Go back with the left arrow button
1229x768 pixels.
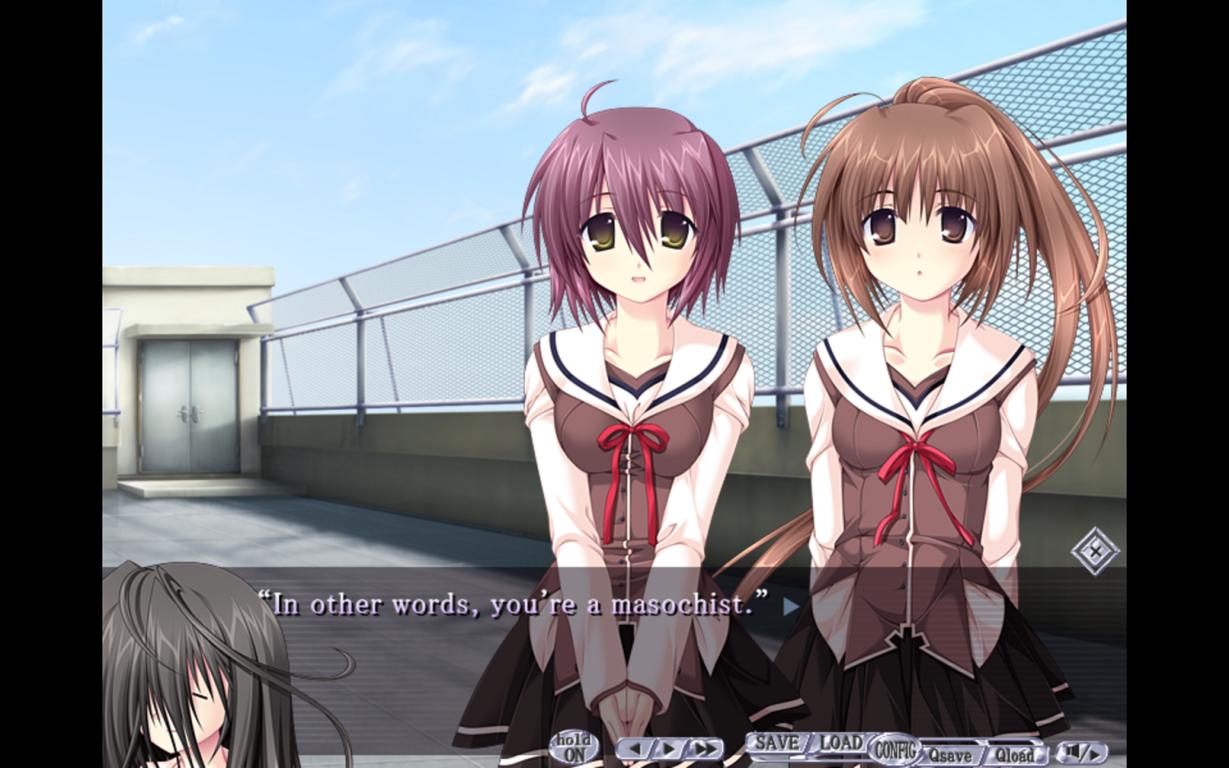tap(634, 749)
